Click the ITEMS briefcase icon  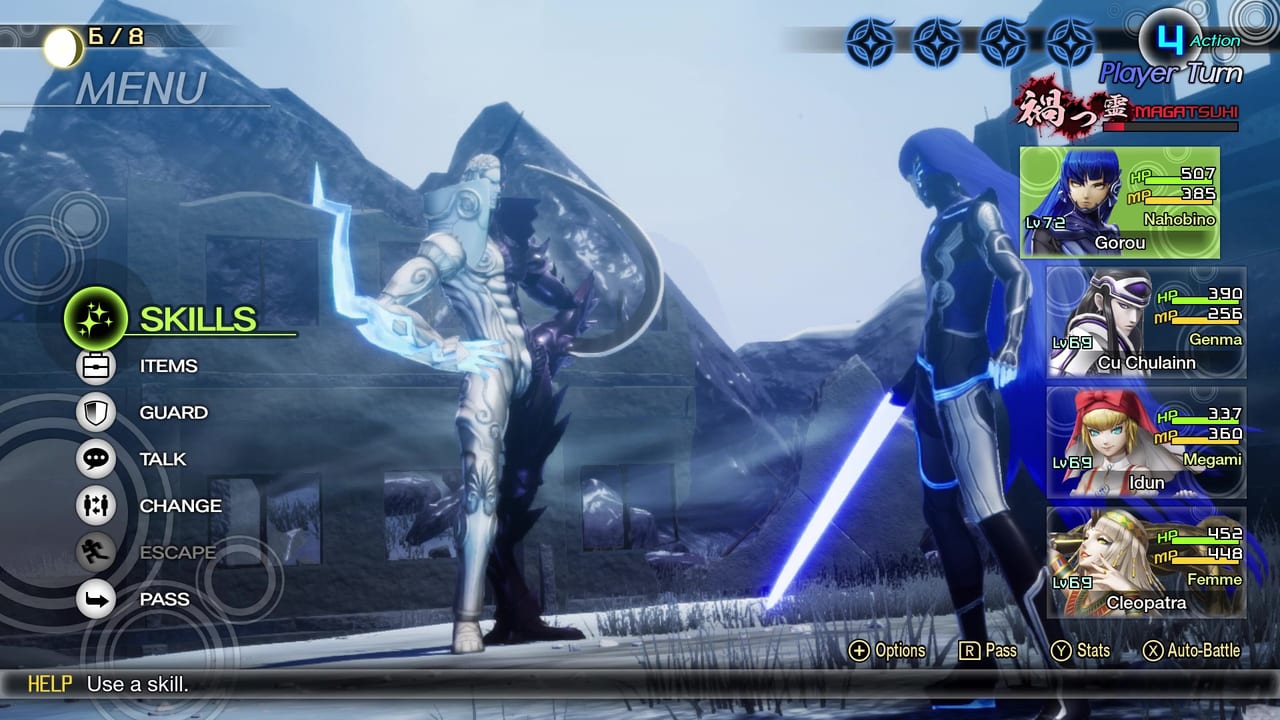click(x=96, y=366)
